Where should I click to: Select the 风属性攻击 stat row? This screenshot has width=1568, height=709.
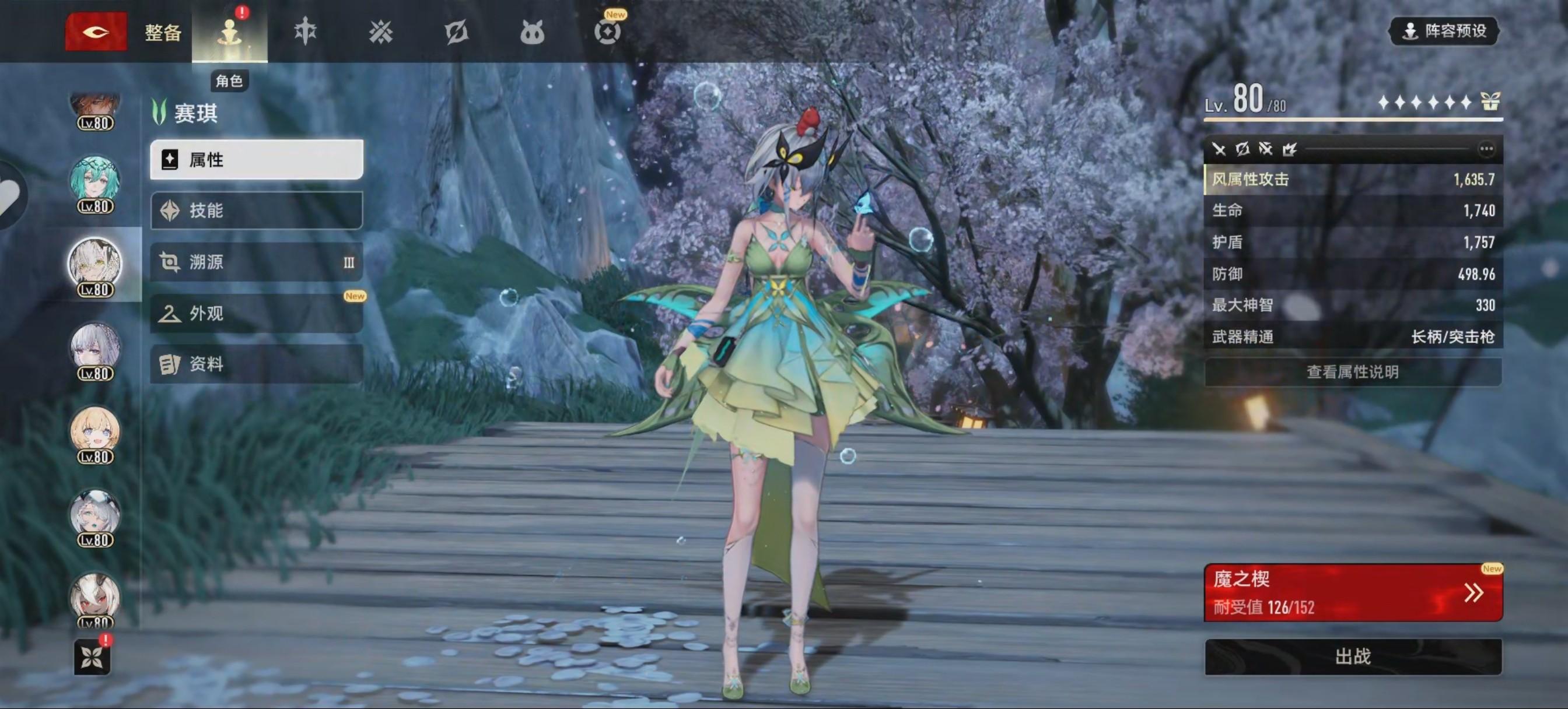click(x=1353, y=180)
